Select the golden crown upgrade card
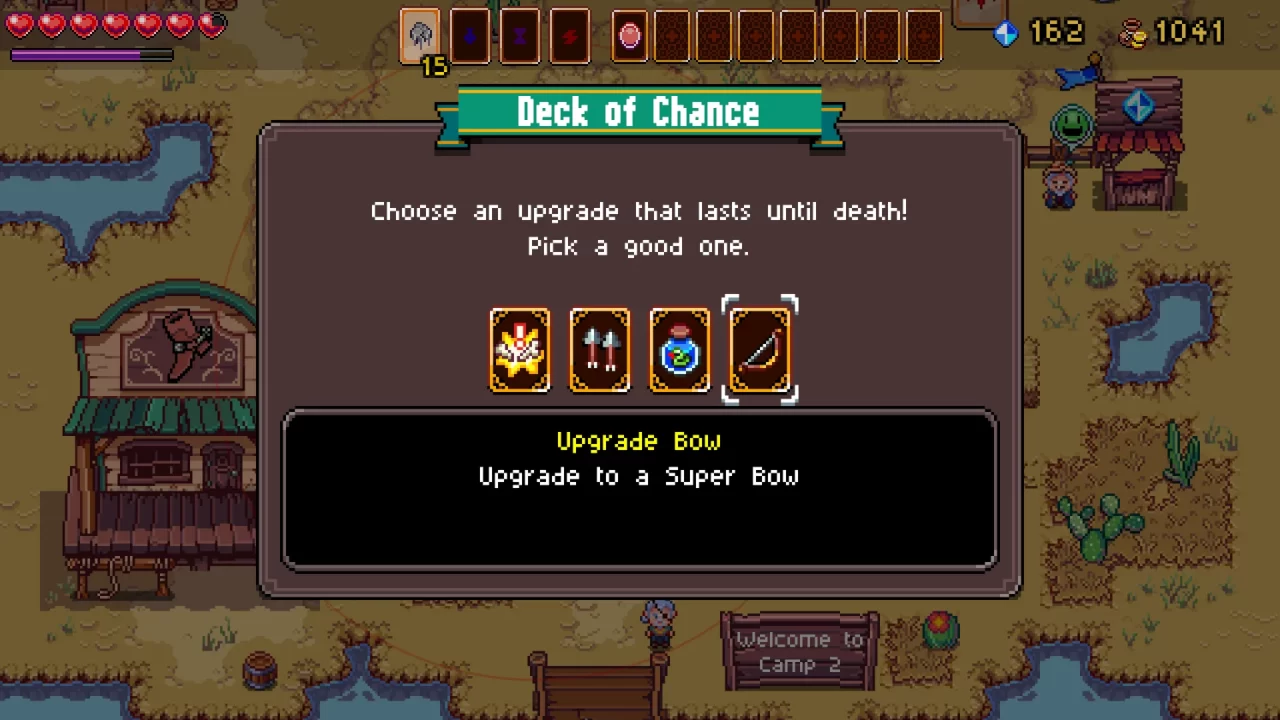The width and height of the screenshot is (1280, 720). coord(519,349)
